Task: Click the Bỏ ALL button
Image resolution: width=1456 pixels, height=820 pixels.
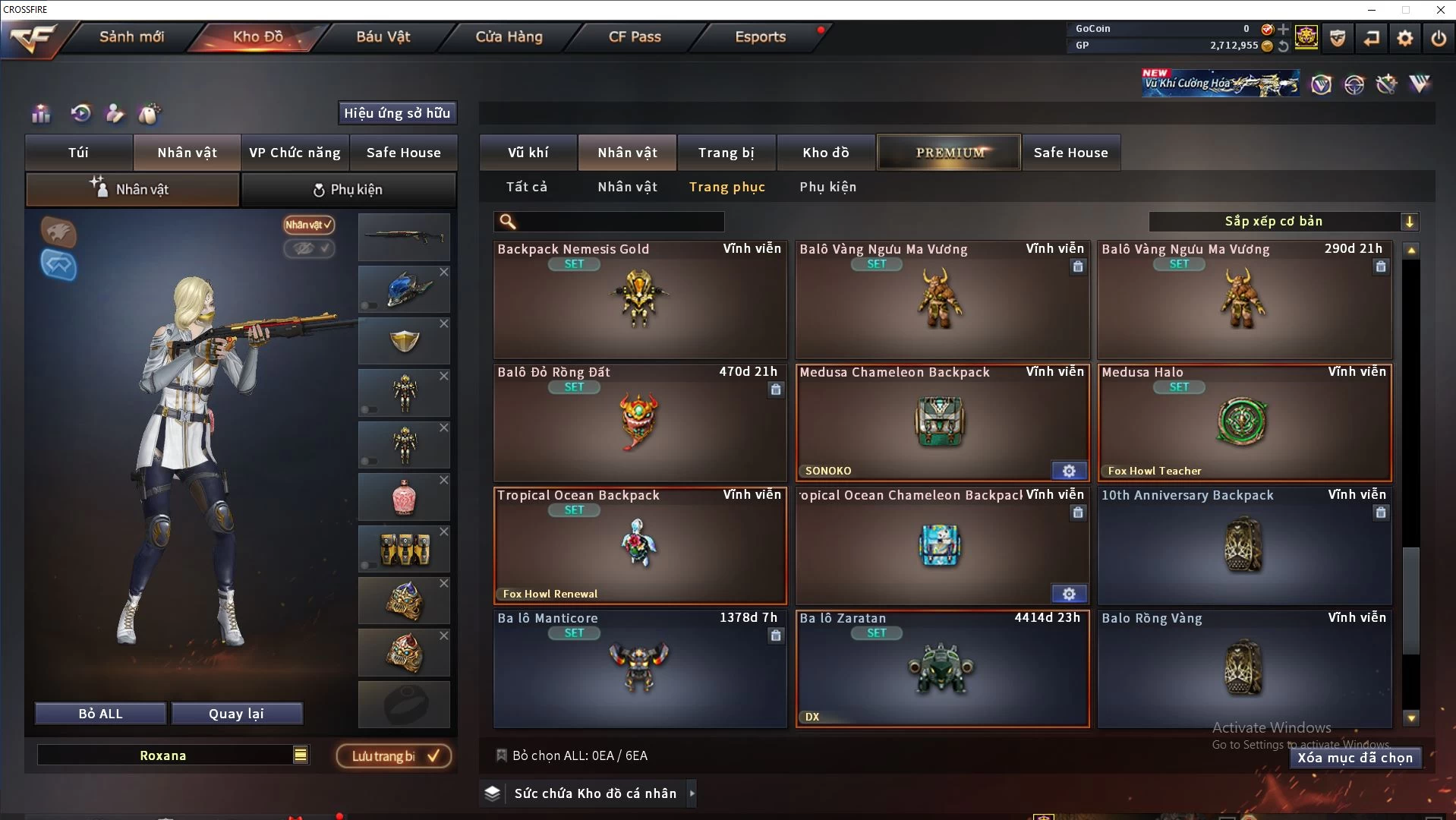Action: 100,714
